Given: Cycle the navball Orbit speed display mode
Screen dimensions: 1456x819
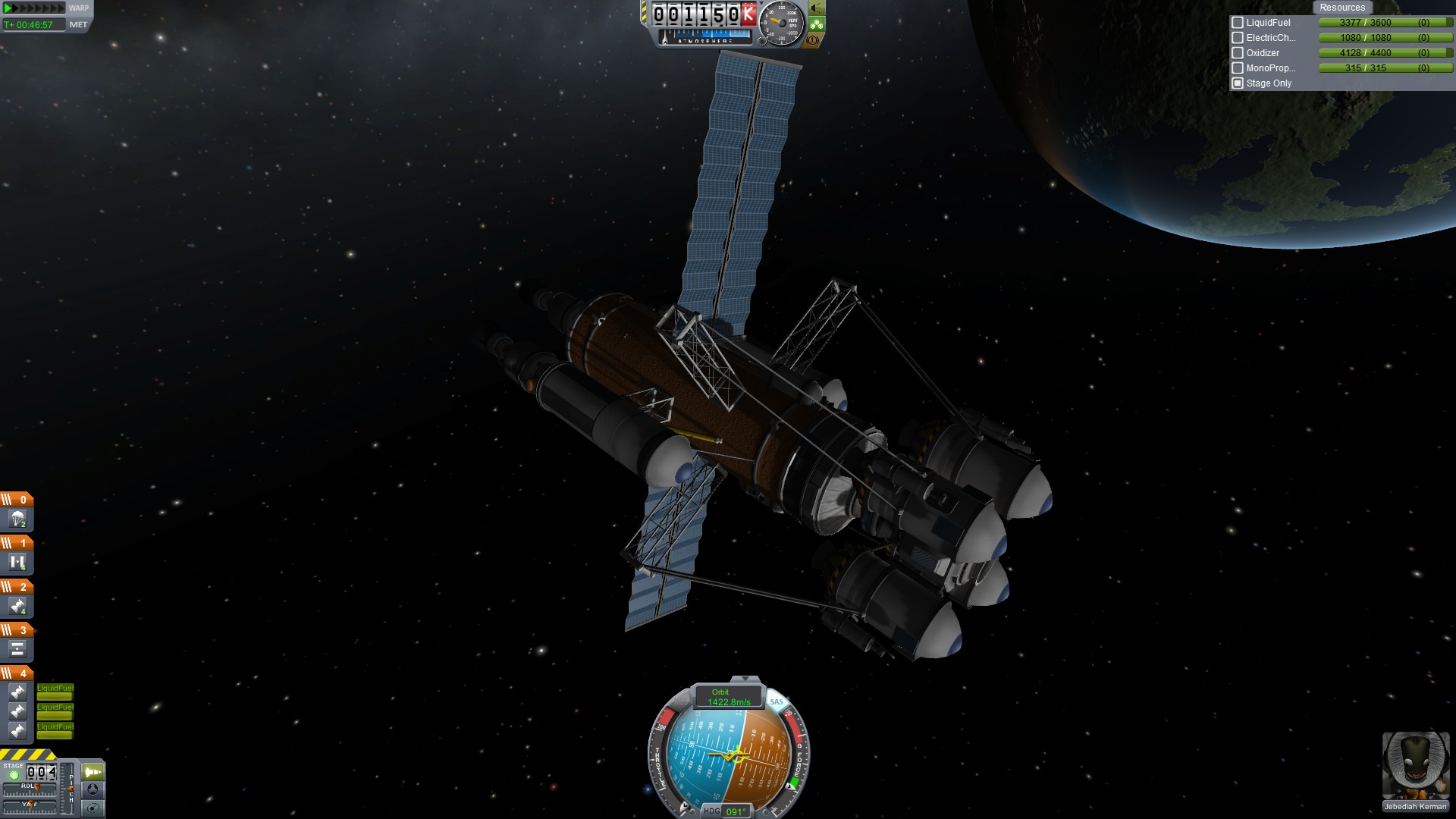Looking at the screenshot, I should pyautogui.click(x=728, y=697).
